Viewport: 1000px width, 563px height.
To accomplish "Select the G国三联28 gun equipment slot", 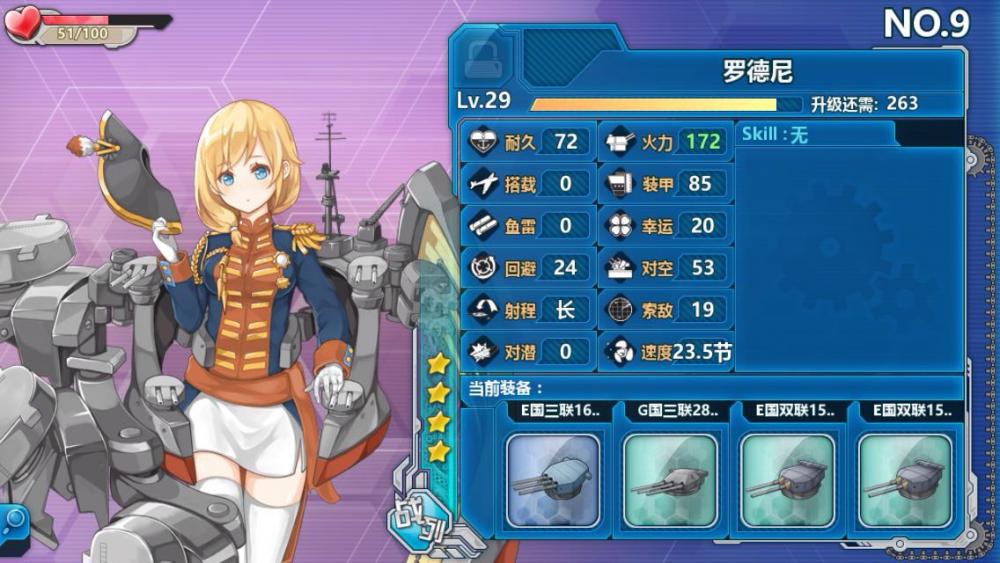I will 670,480.
